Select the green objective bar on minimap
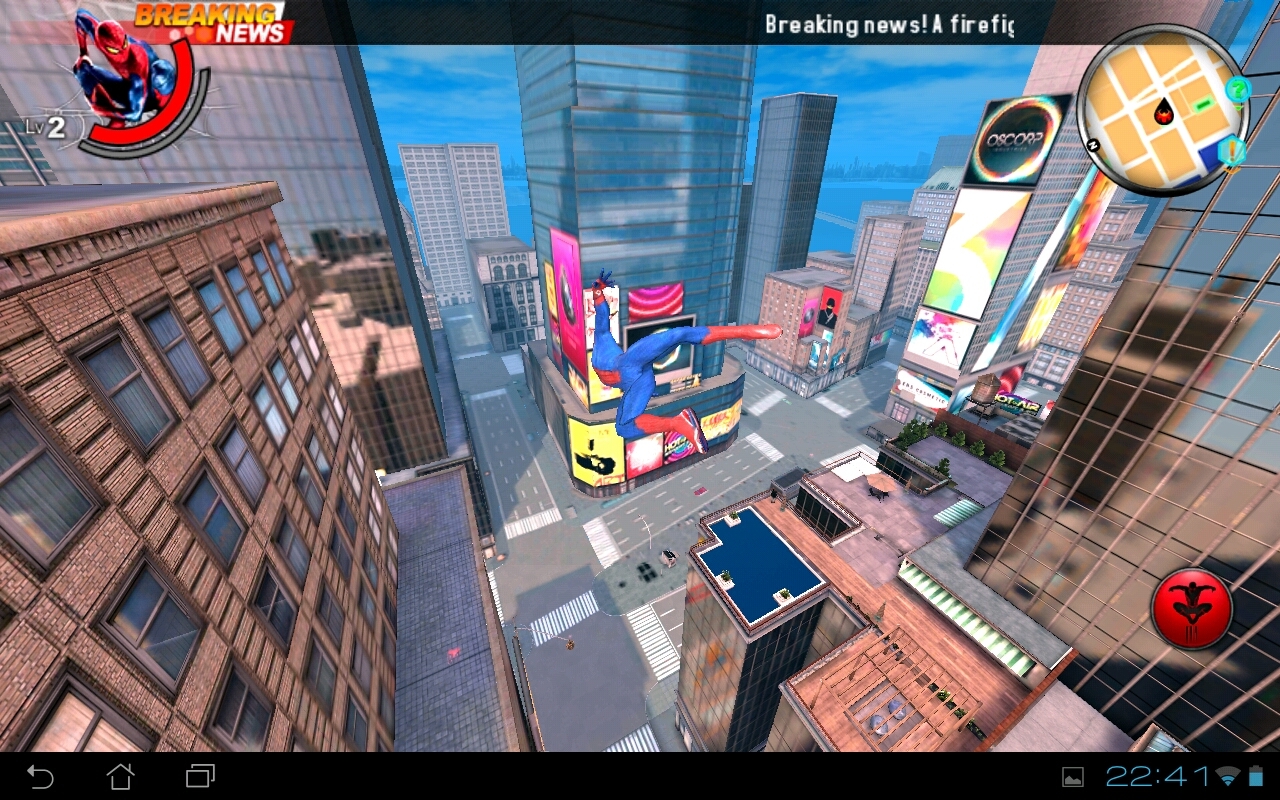 [1202, 104]
